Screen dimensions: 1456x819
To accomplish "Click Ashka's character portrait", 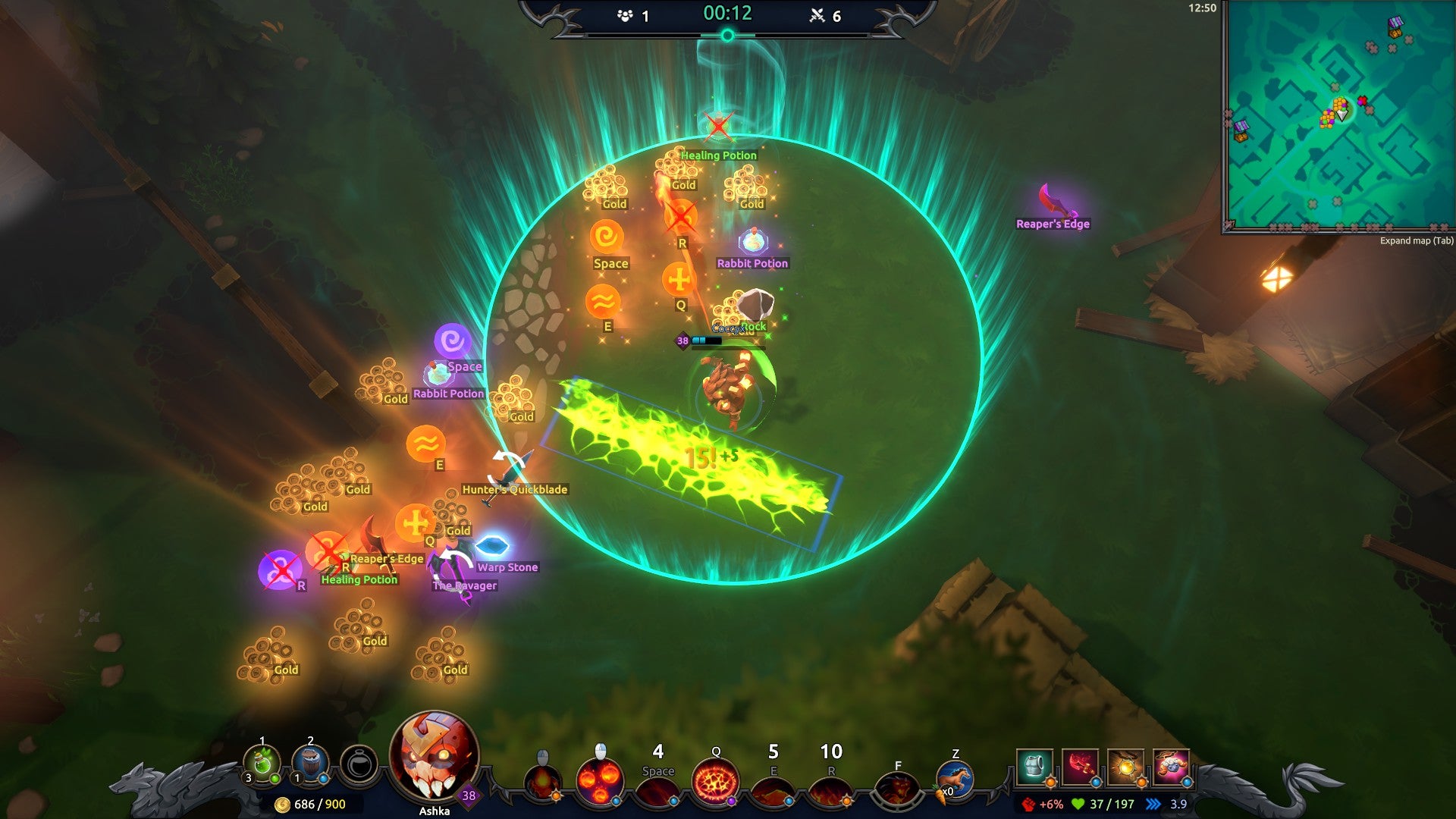I will click(x=434, y=755).
